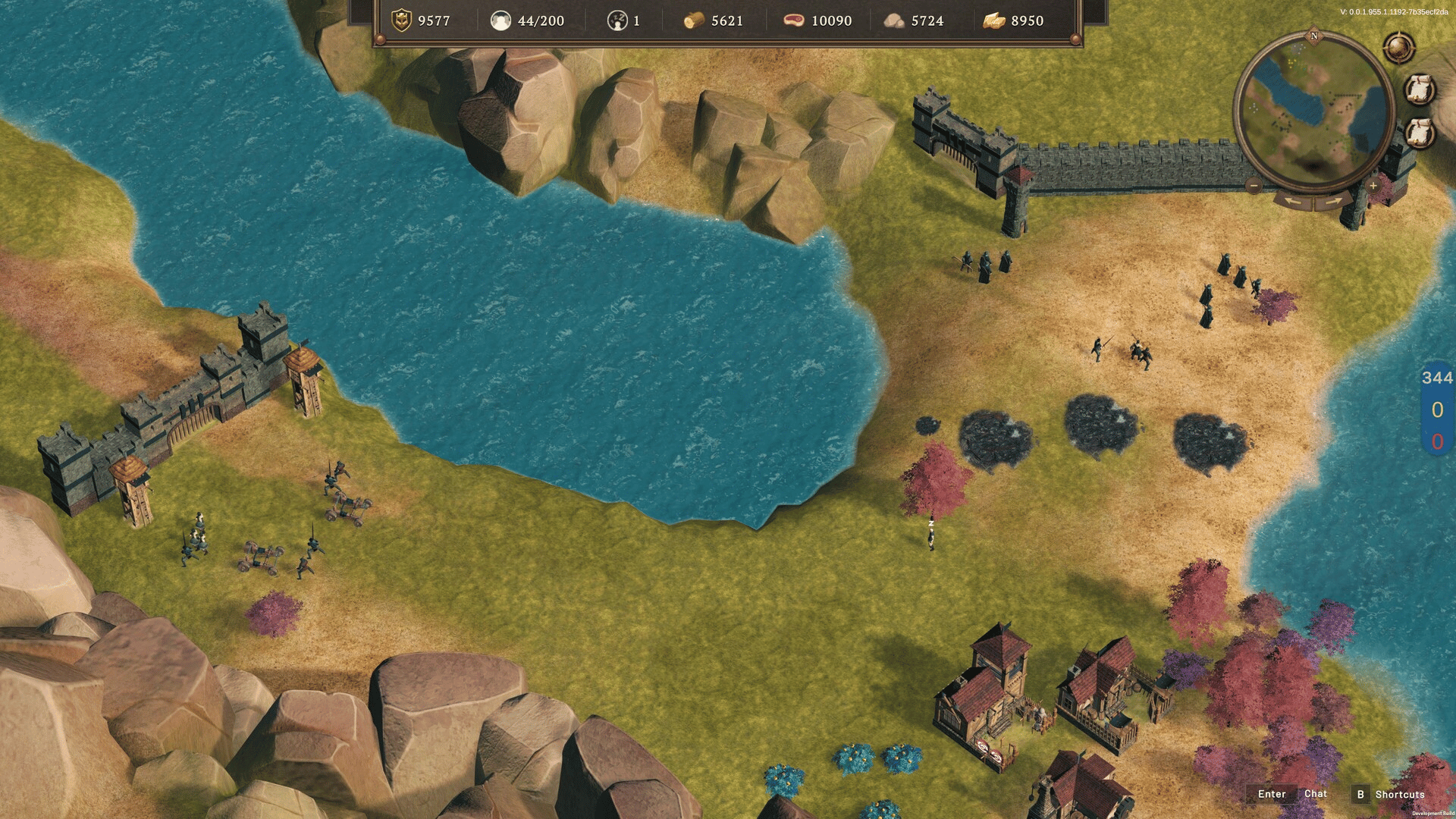Image resolution: width=1456 pixels, height=819 pixels.
Task: Zoom in with the minimap plus button
Action: (1373, 186)
